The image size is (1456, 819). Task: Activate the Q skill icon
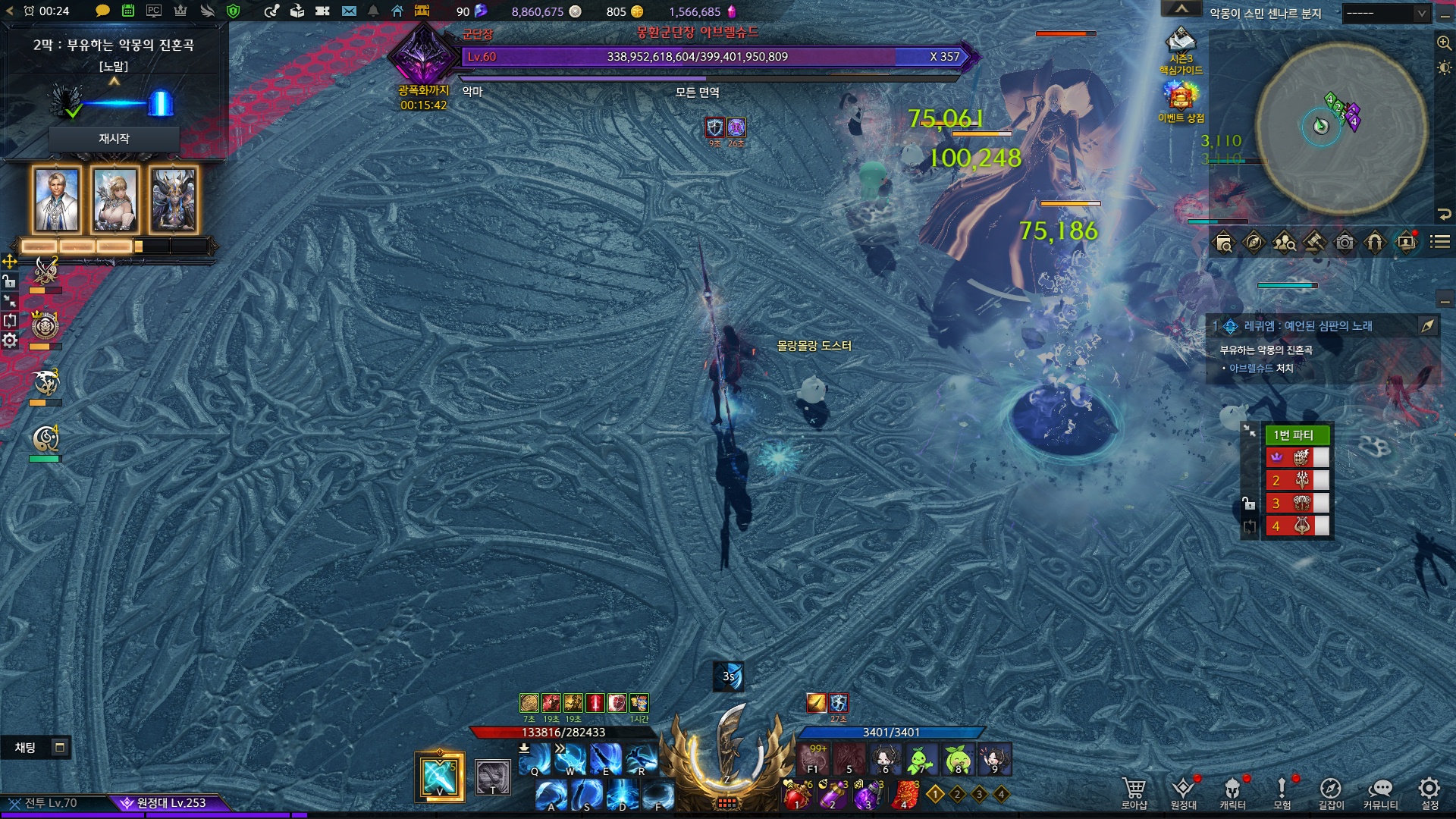click(536, 759)
